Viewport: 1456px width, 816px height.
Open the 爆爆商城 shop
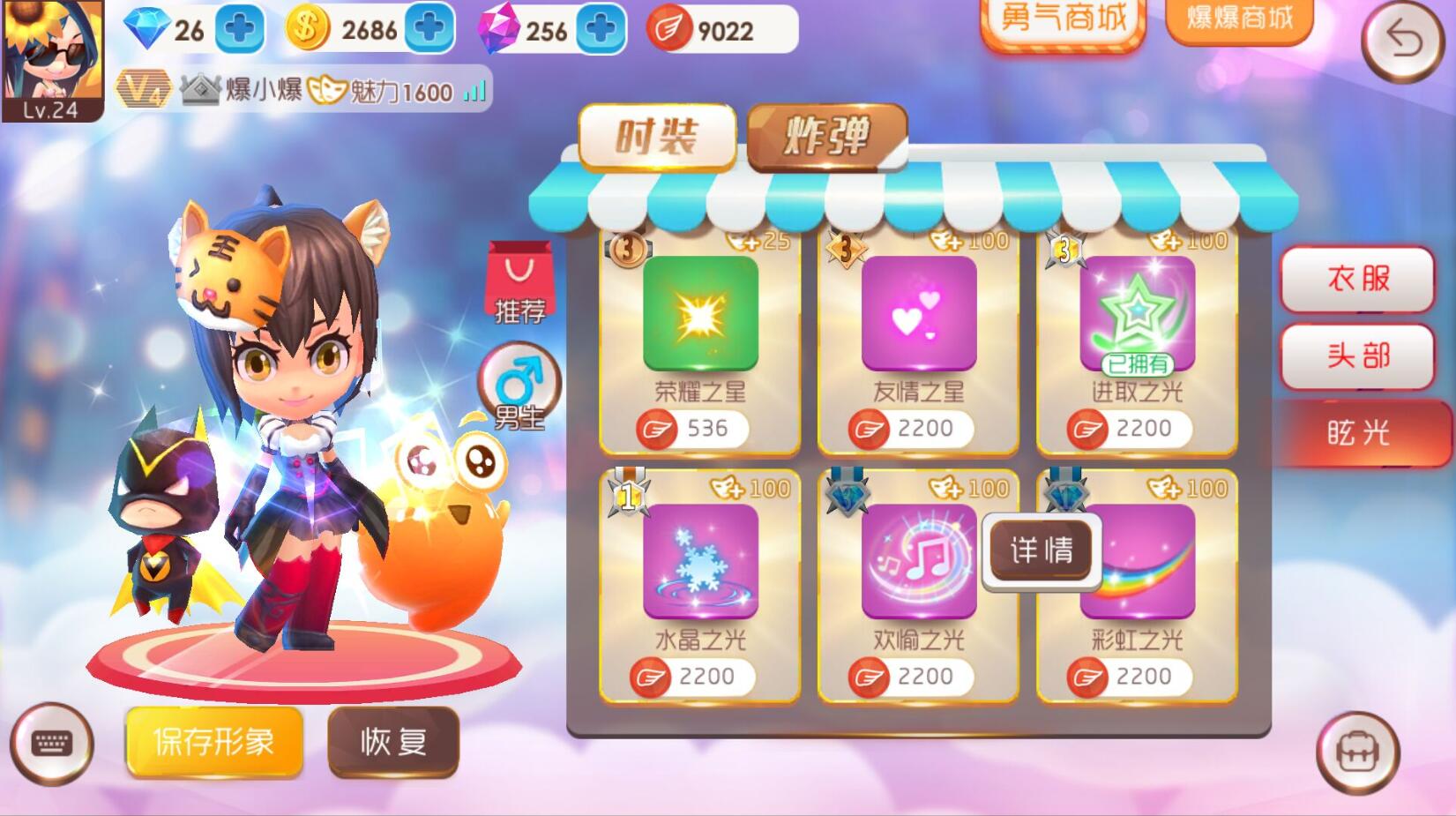1238,18
